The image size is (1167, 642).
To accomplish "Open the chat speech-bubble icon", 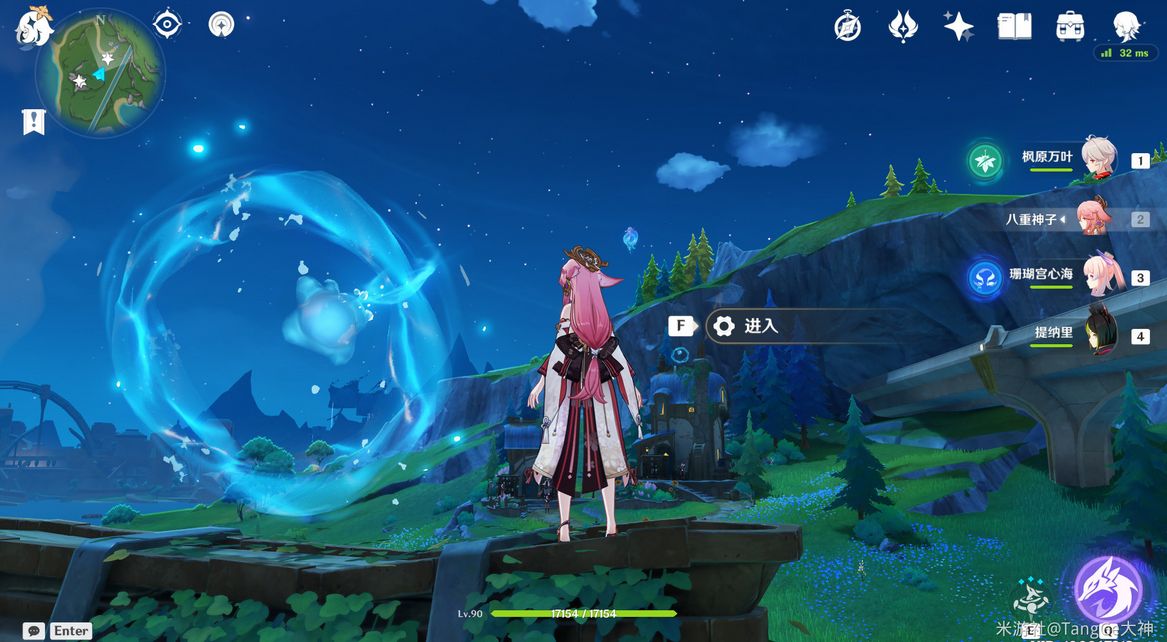I will 34,631.
